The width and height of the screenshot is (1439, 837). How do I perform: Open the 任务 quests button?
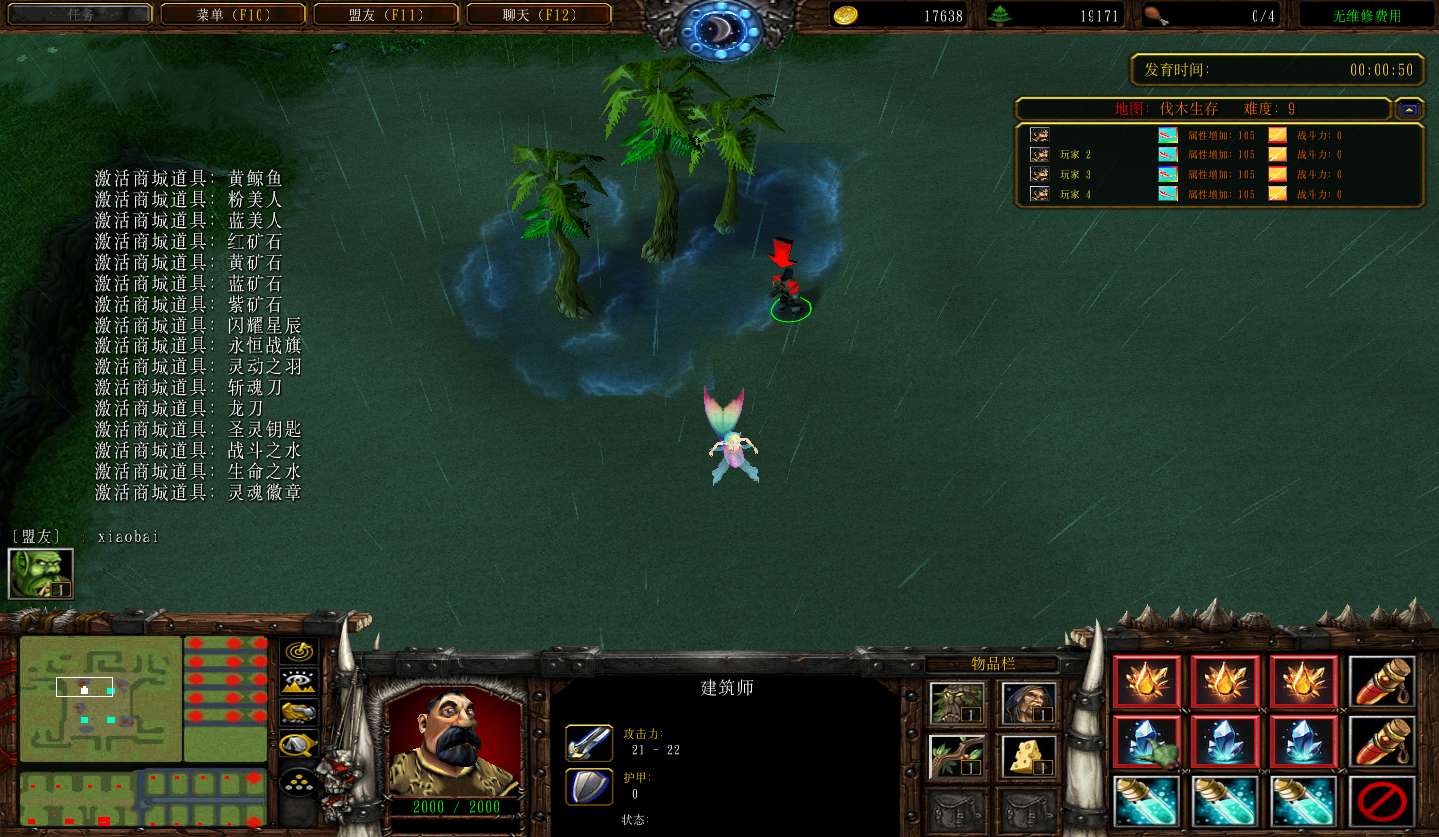click(x=81, y=15)
